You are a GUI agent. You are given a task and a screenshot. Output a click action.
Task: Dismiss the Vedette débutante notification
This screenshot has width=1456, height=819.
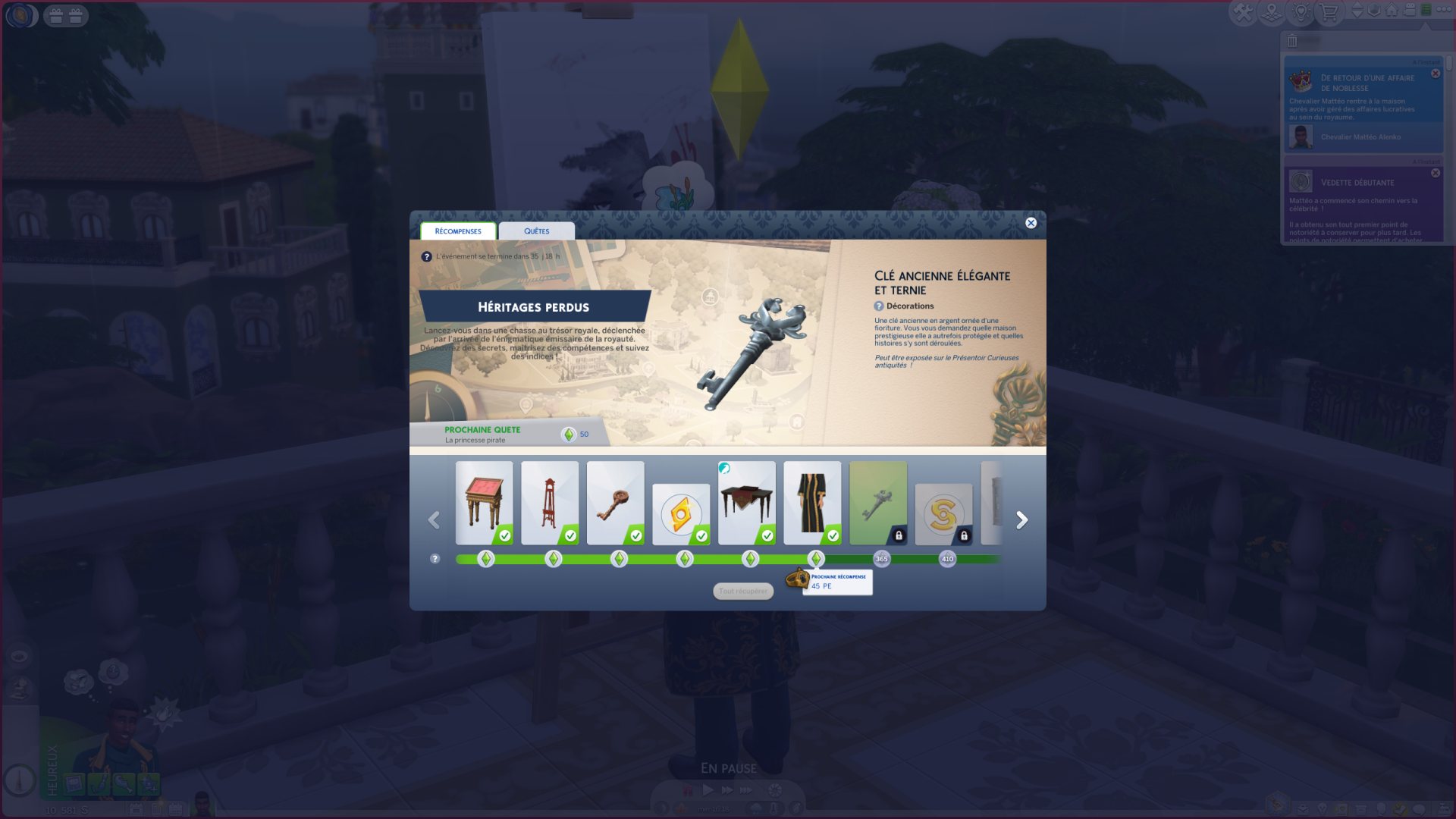(x=1436, y=174)
